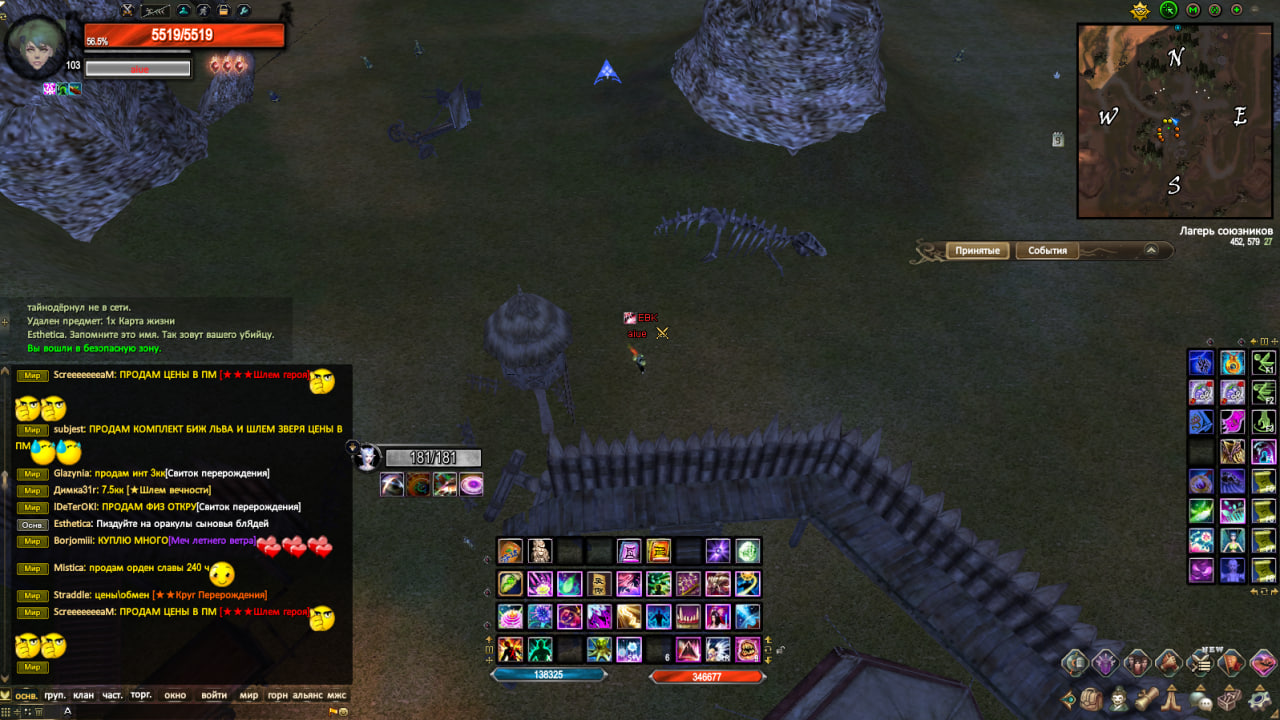Screen dimensions: 1280x720
Task: Open the торг. trade chat tab
Action: [x=141, y=695]
